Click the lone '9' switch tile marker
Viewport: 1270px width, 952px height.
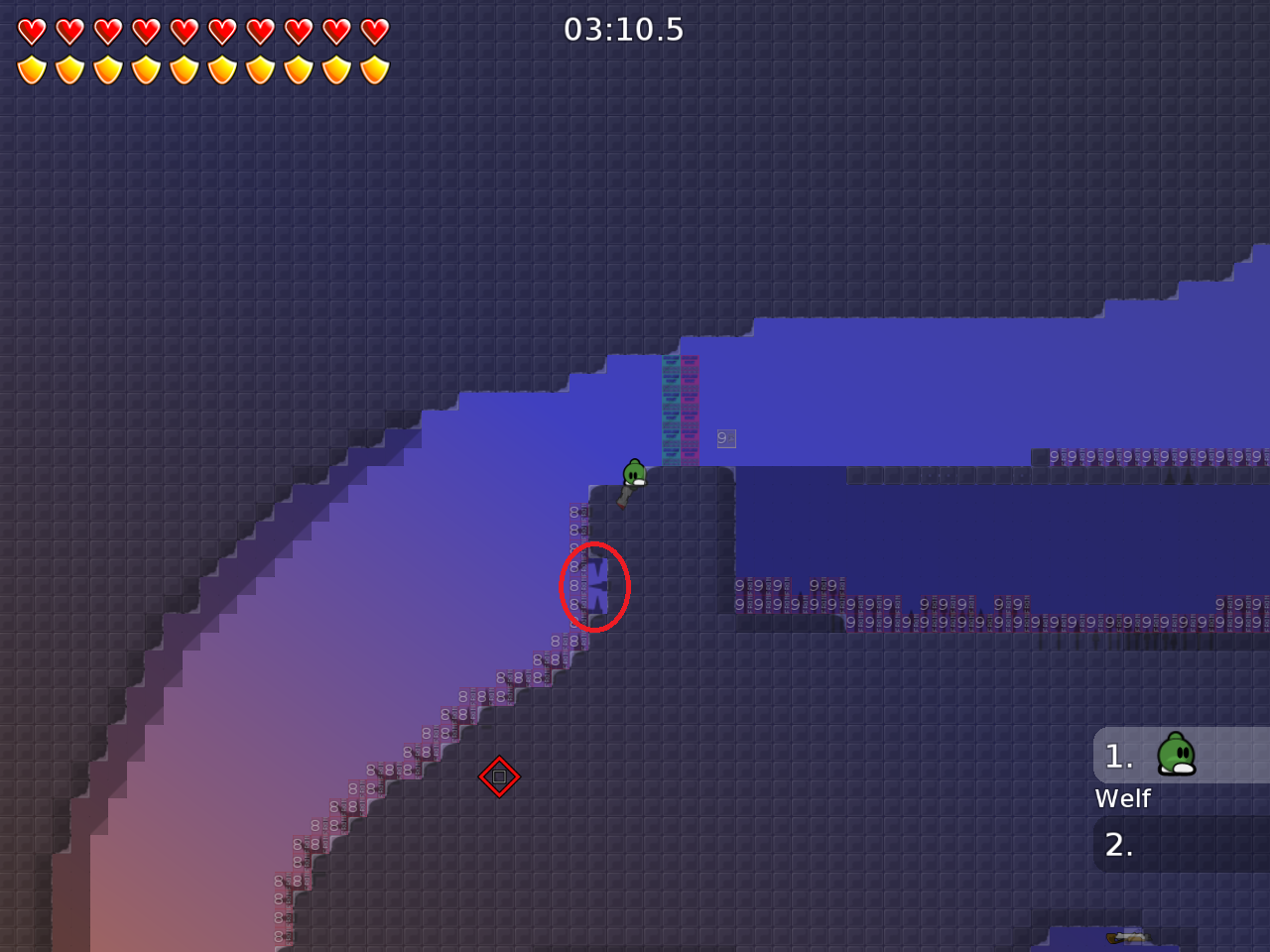724,438
